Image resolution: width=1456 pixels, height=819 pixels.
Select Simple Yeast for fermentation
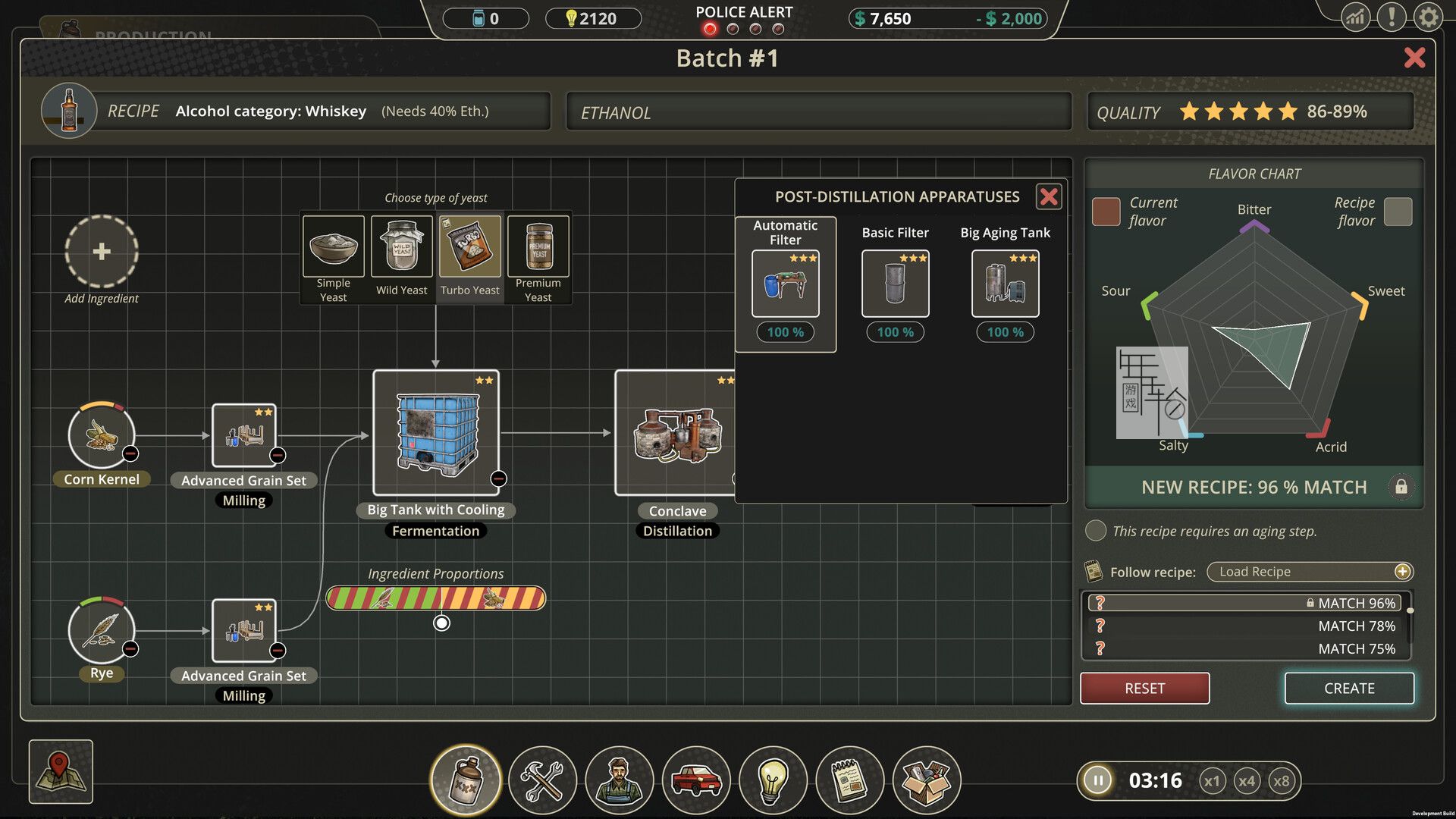point(334,246)
